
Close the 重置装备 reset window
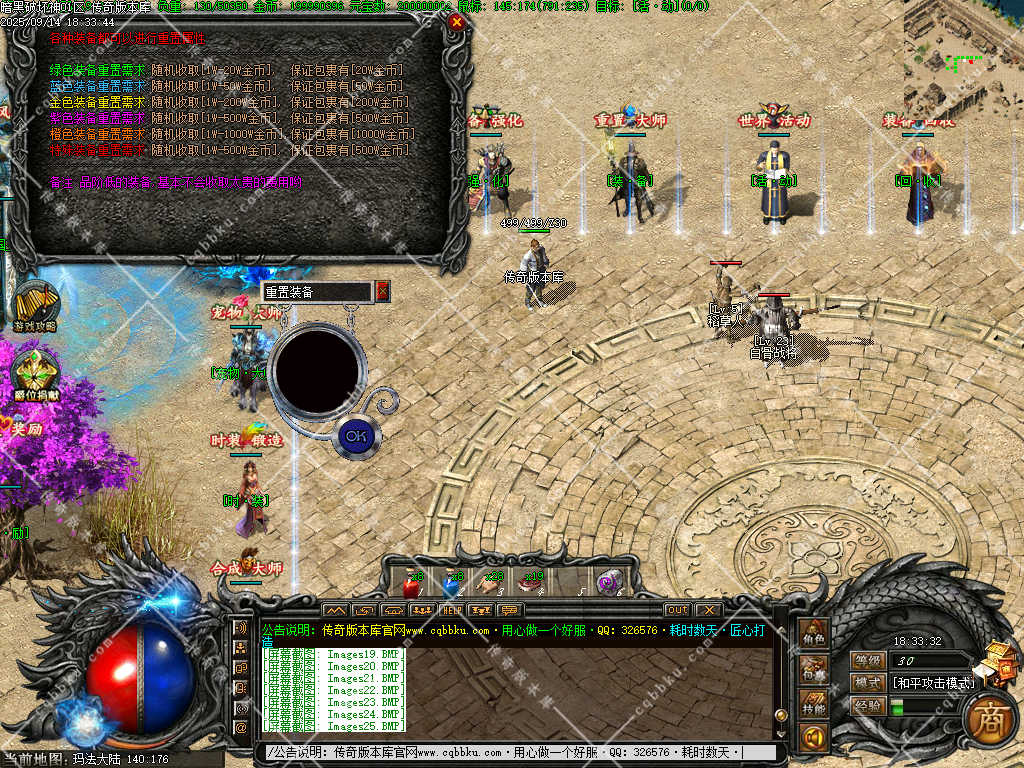click(382, 291)
